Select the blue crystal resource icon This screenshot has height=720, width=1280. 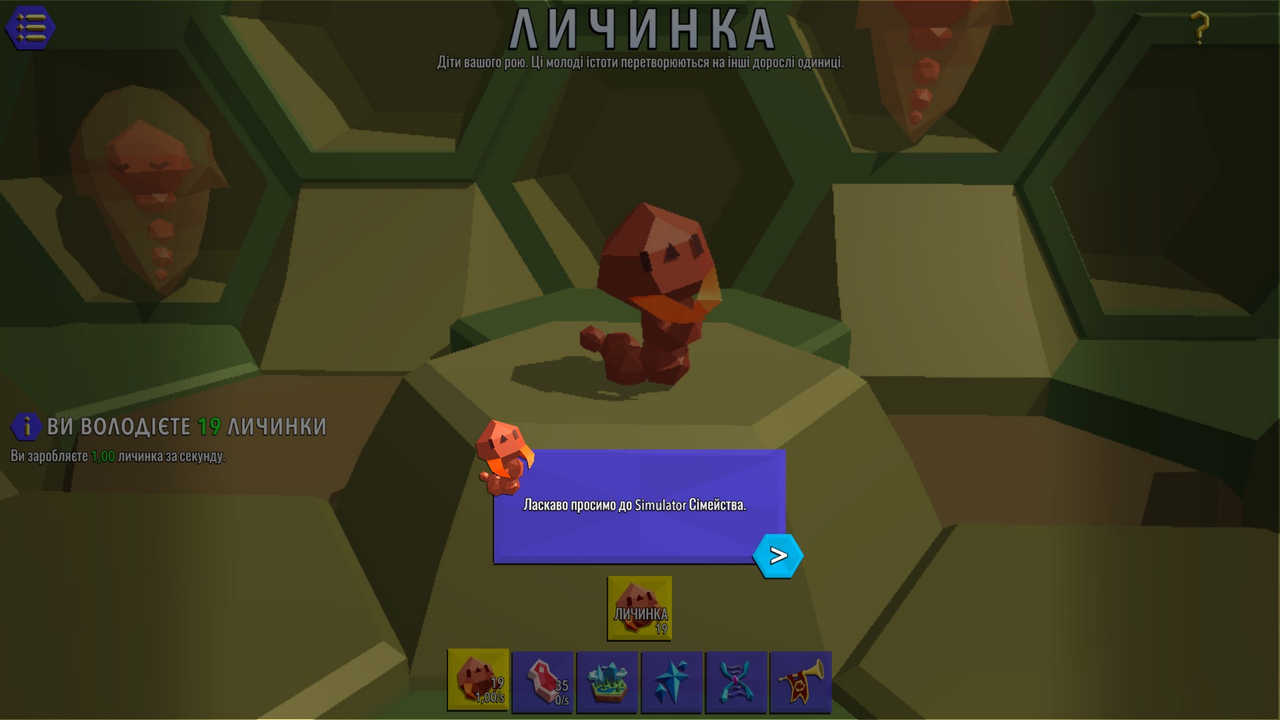coord(672,682)
